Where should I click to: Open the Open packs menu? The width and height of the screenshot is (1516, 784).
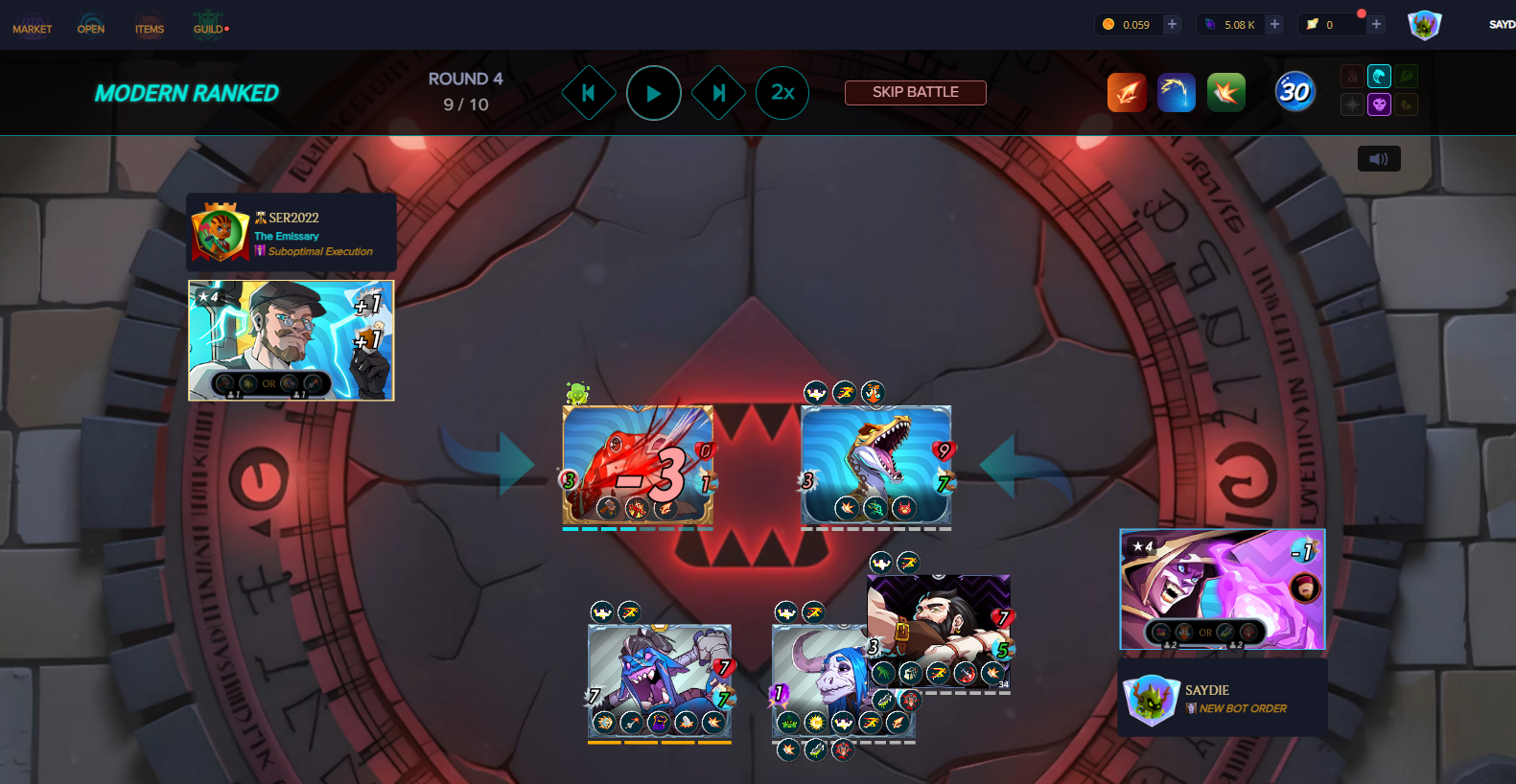(x=91, y=25)
